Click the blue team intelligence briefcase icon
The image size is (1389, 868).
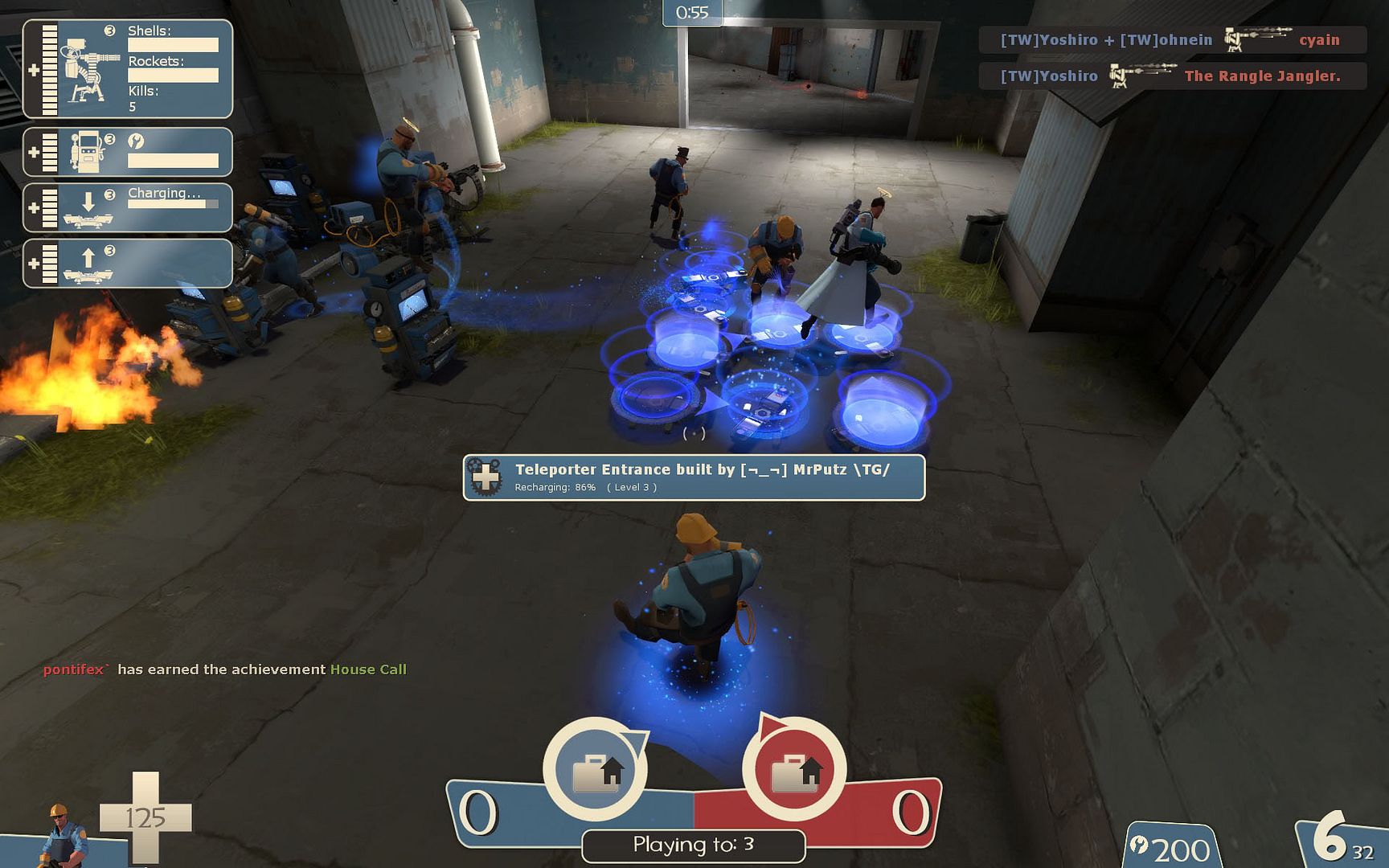[596, 770]
